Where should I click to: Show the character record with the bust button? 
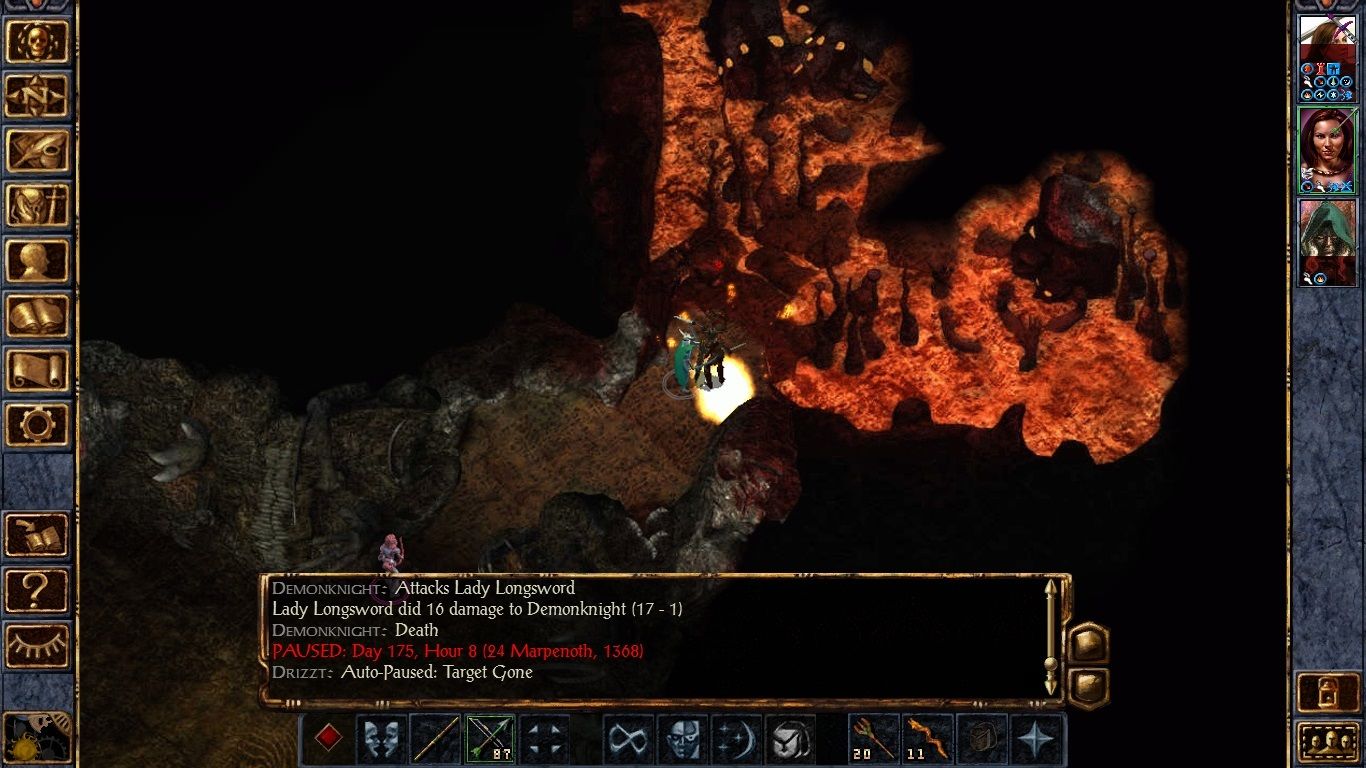pyautogui.click(x=37, y=261)
